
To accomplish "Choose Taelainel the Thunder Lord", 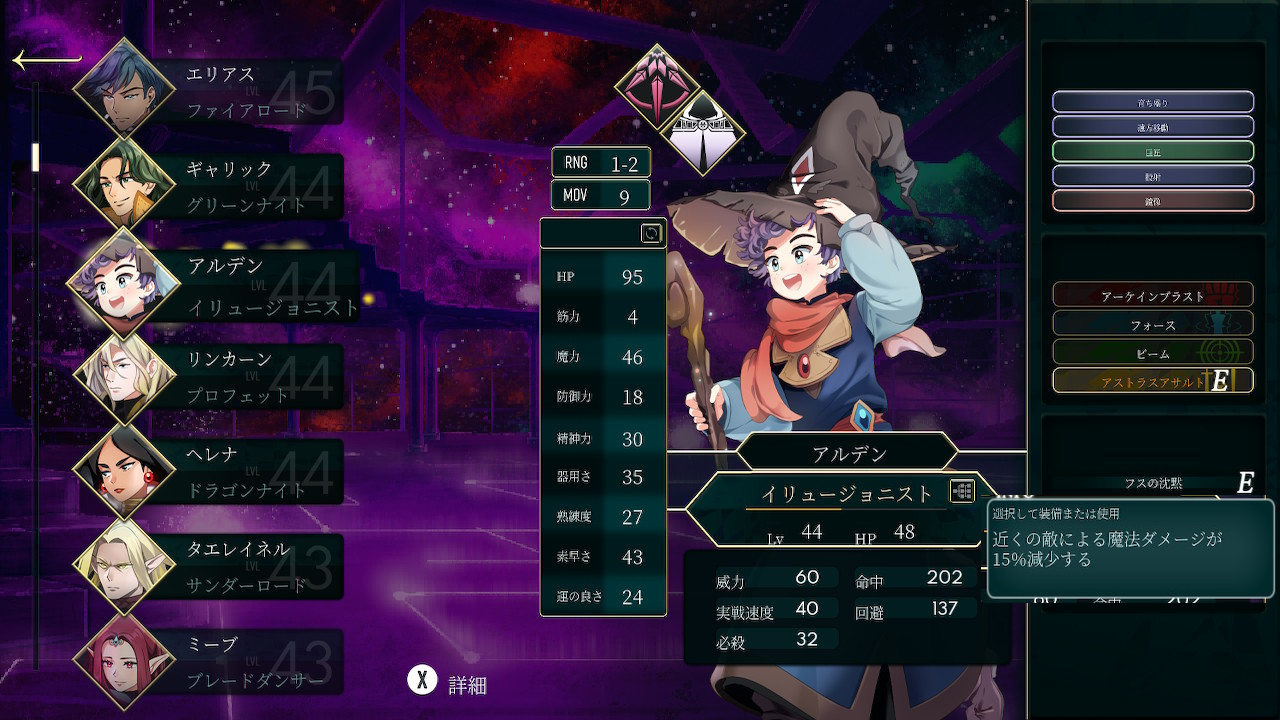I will coord(210,567).
